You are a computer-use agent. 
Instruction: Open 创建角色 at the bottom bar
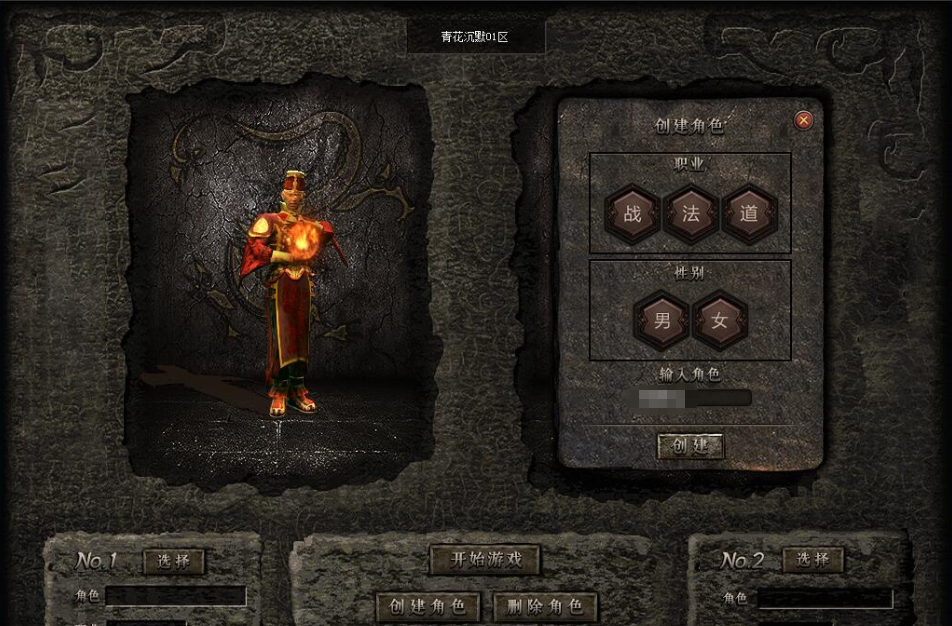(x=429, y=606)
